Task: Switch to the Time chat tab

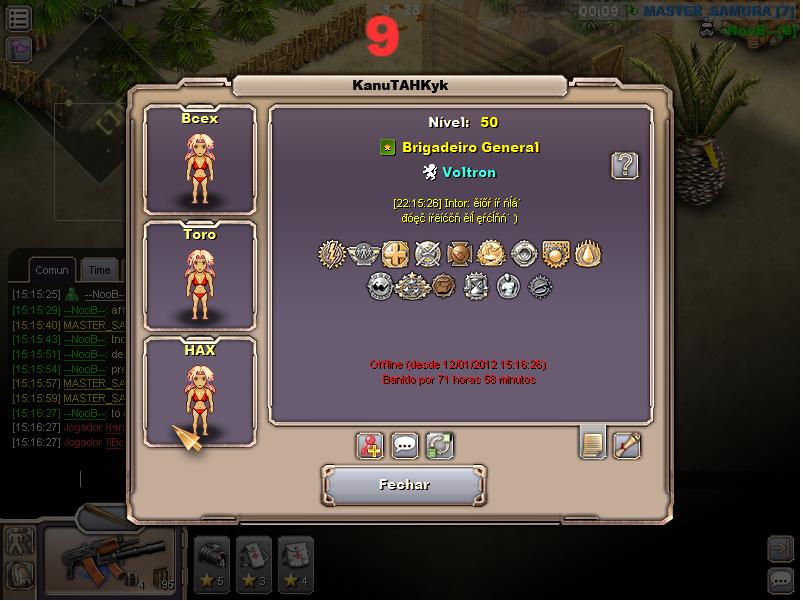Action: 99,270
